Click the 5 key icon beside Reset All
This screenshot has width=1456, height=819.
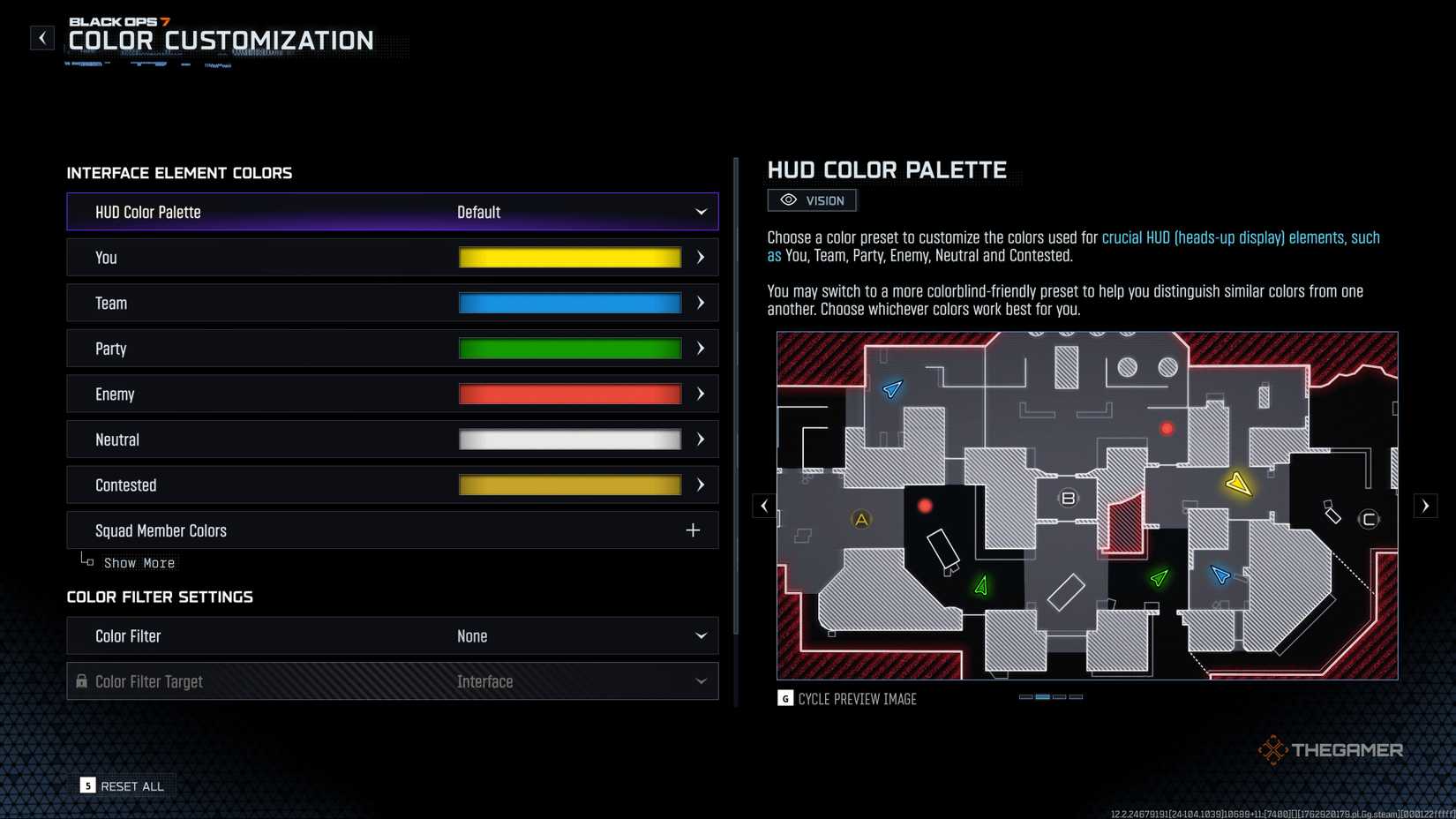87,785
